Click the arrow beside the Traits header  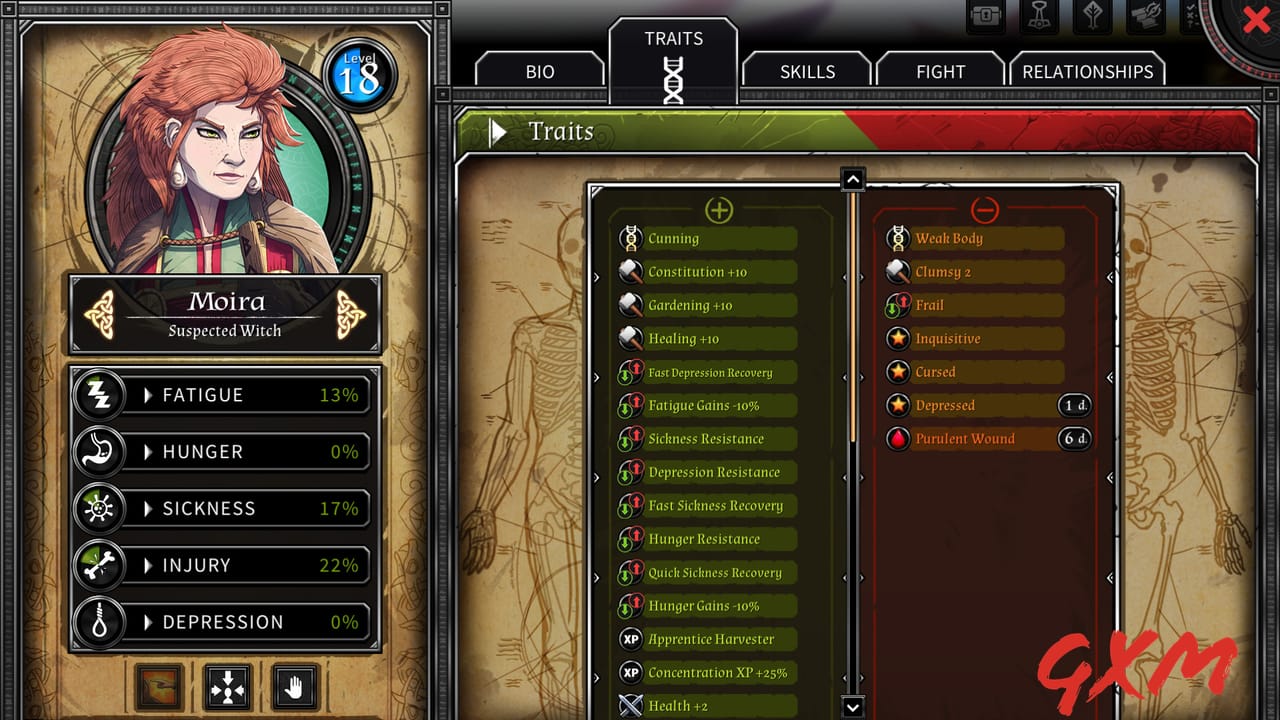point(497,131)
